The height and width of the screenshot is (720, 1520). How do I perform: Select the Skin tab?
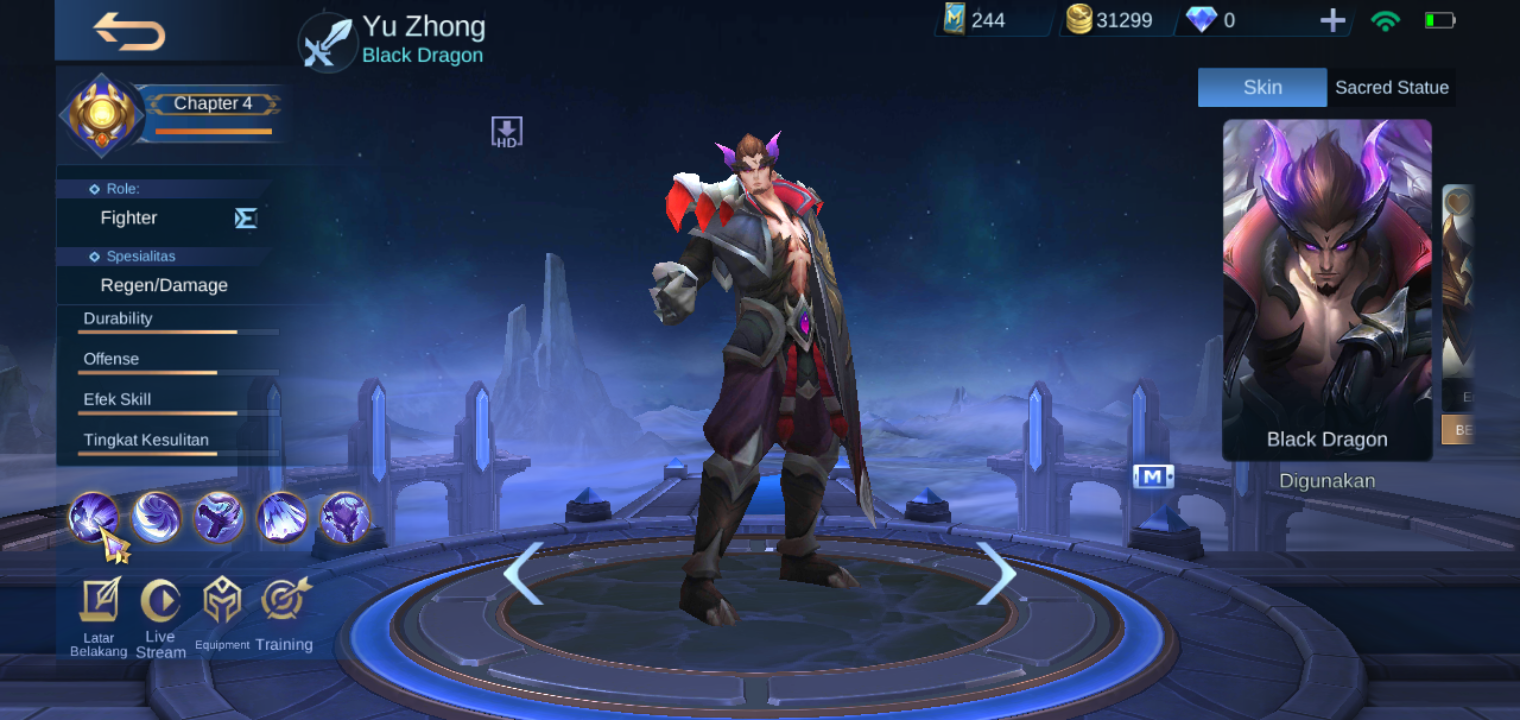pos(1262,87)
